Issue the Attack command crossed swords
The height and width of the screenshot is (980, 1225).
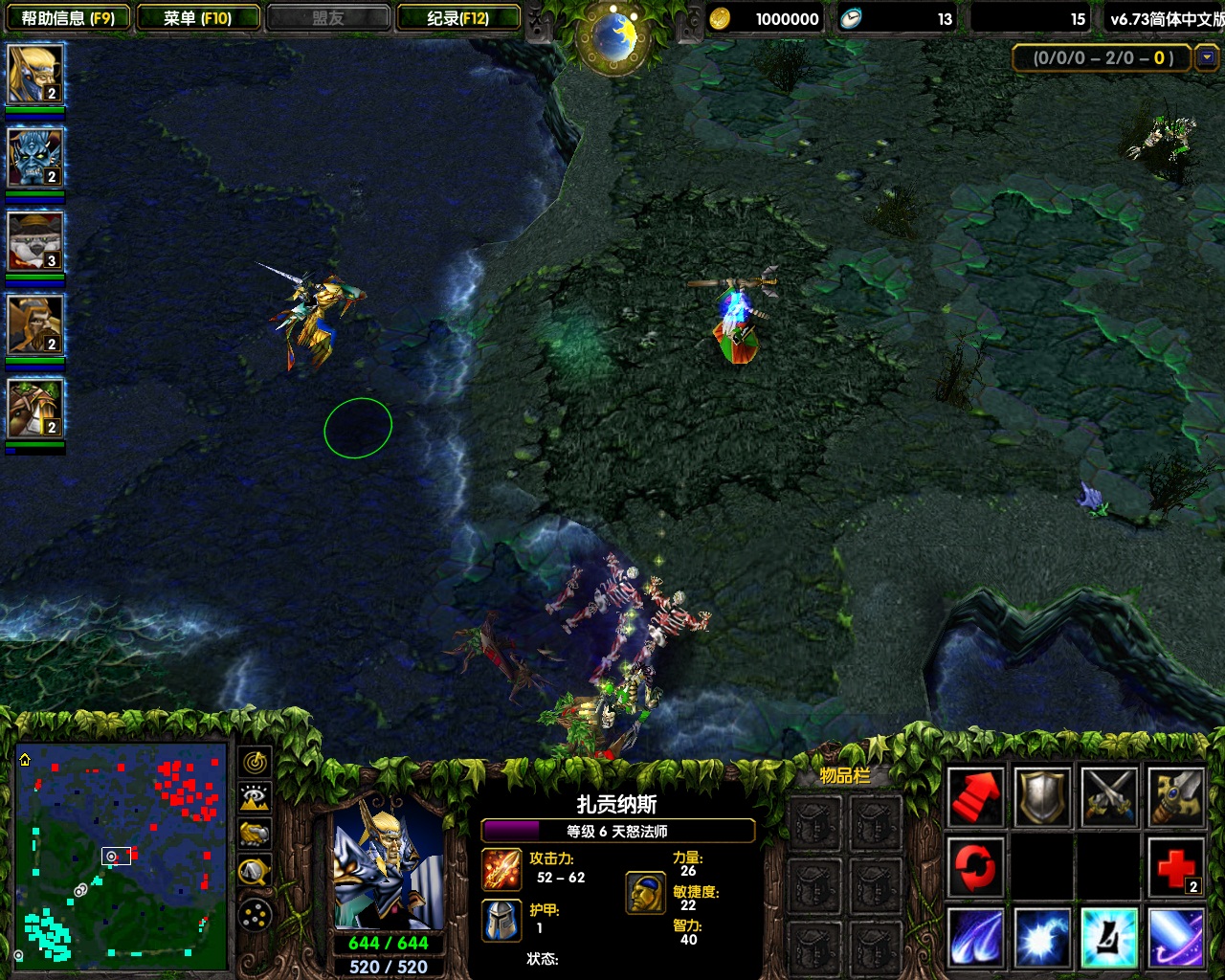(1109, 796)
